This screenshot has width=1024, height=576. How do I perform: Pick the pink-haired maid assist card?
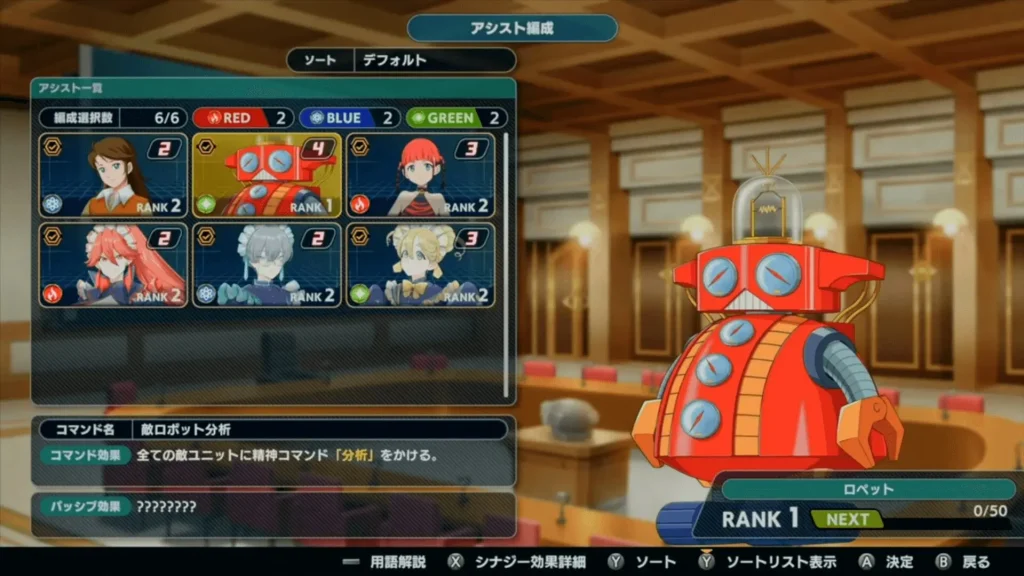113,265
